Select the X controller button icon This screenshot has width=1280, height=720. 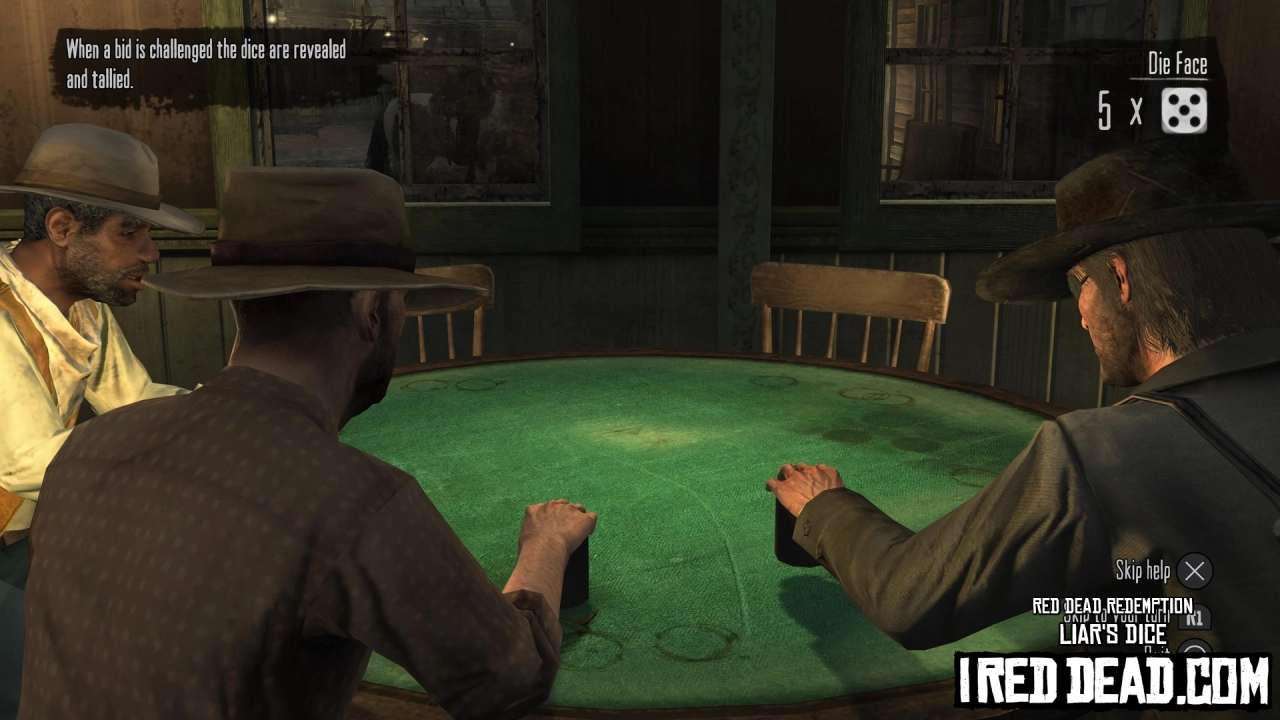[x=1194, y=571]
